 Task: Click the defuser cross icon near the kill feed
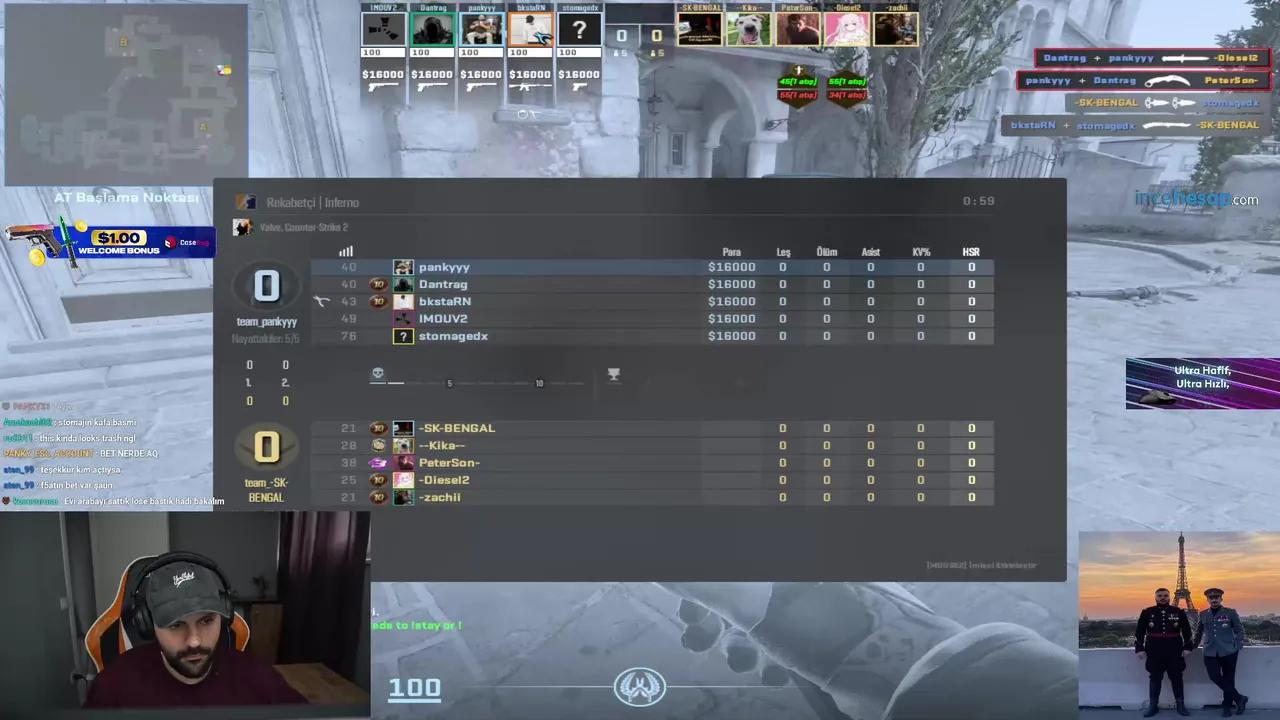[x=798, y=69]
